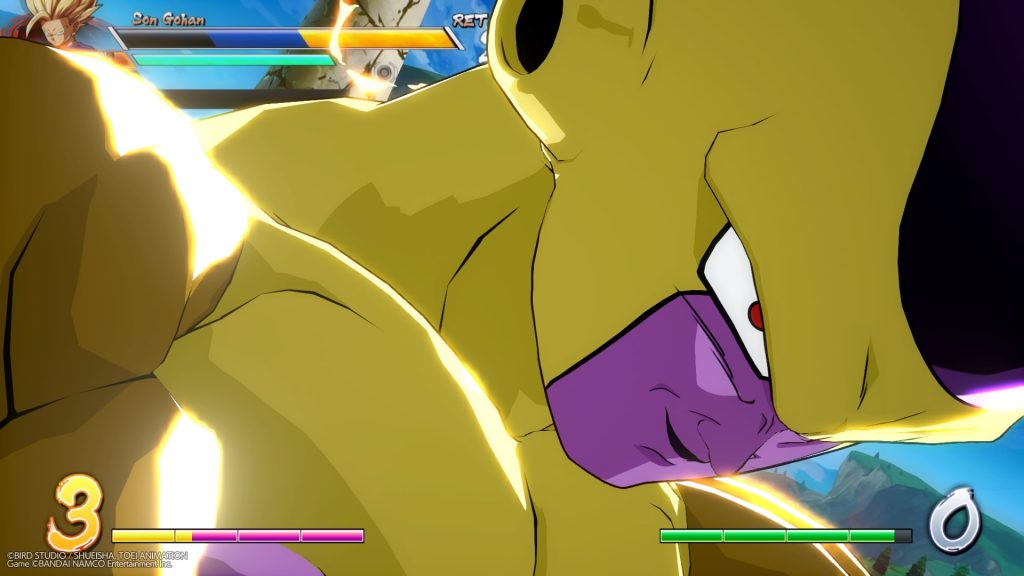Click the Son Gohan character portrait

pyautogui.click(x=60, y=24)
